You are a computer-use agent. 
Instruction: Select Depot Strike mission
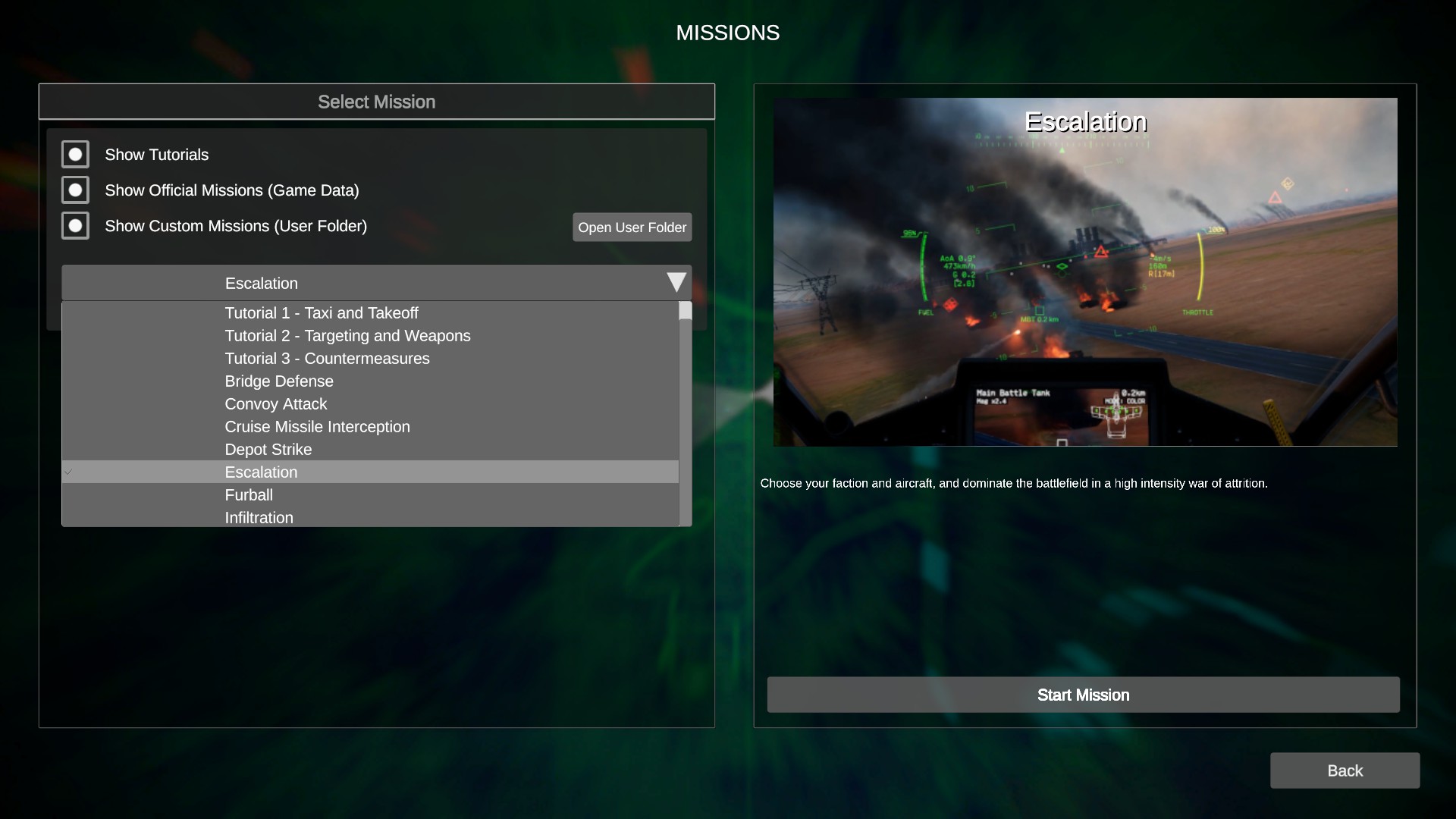coord(268,450)
